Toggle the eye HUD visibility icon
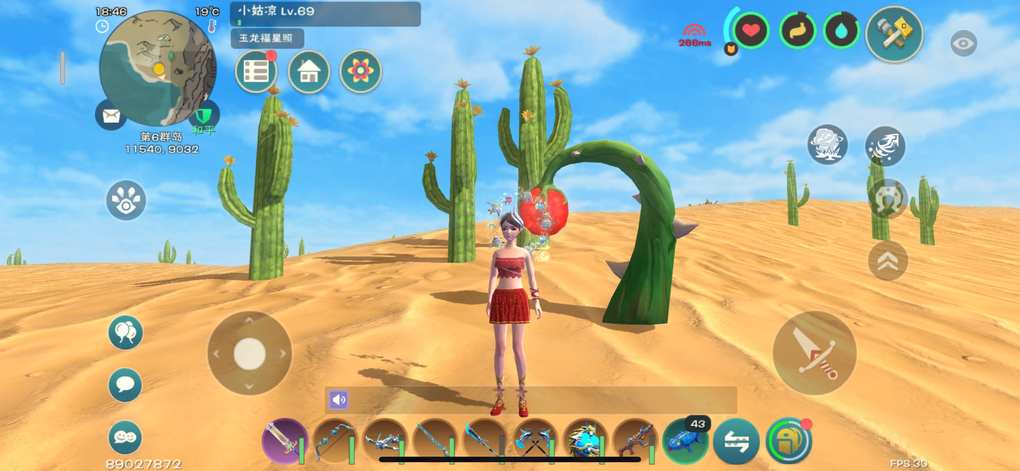This screenshot has height=471, width=1020. pyautogui.click(x=963, y=43)
